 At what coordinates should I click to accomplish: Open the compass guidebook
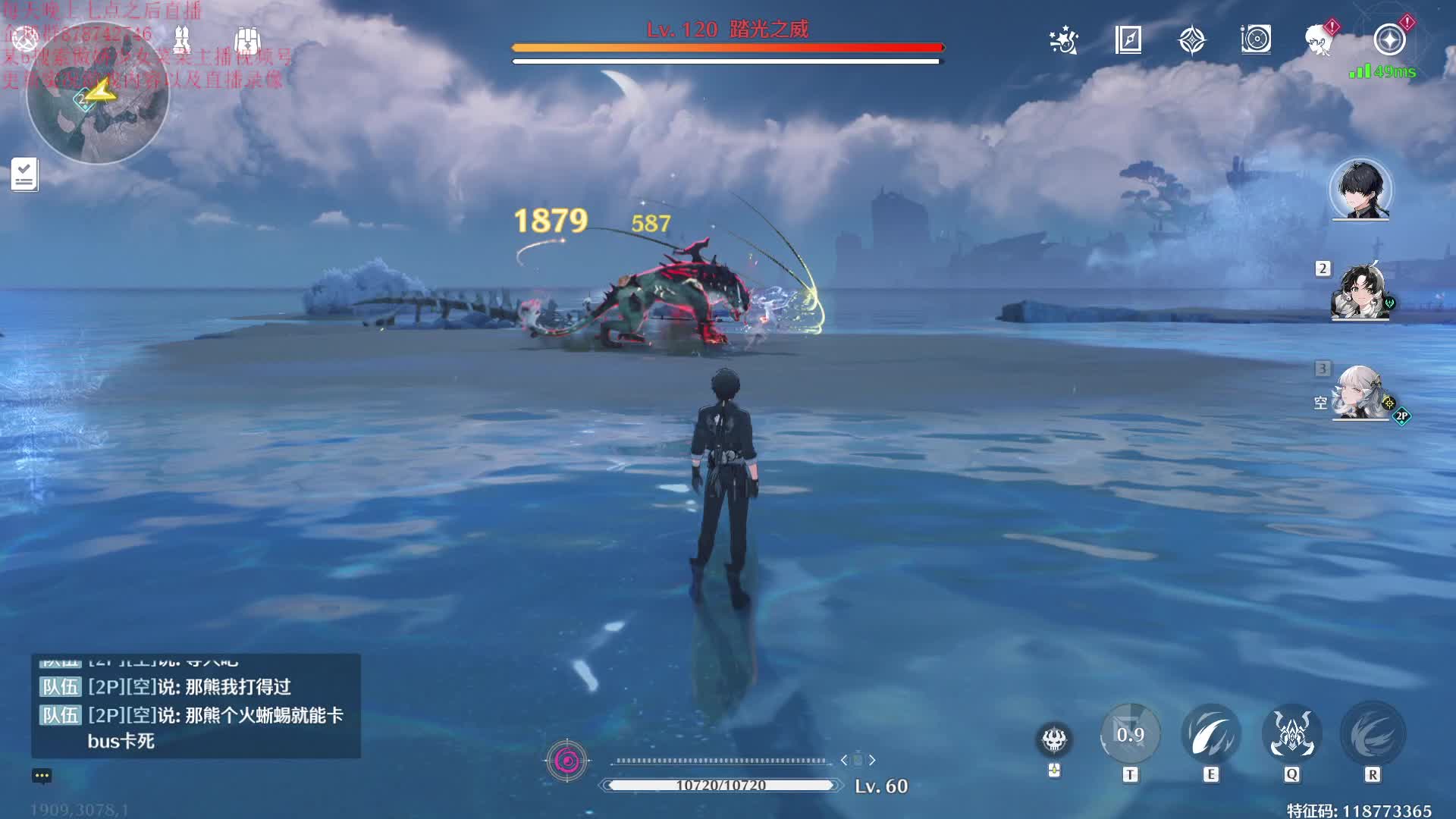tap(1128, 39)
